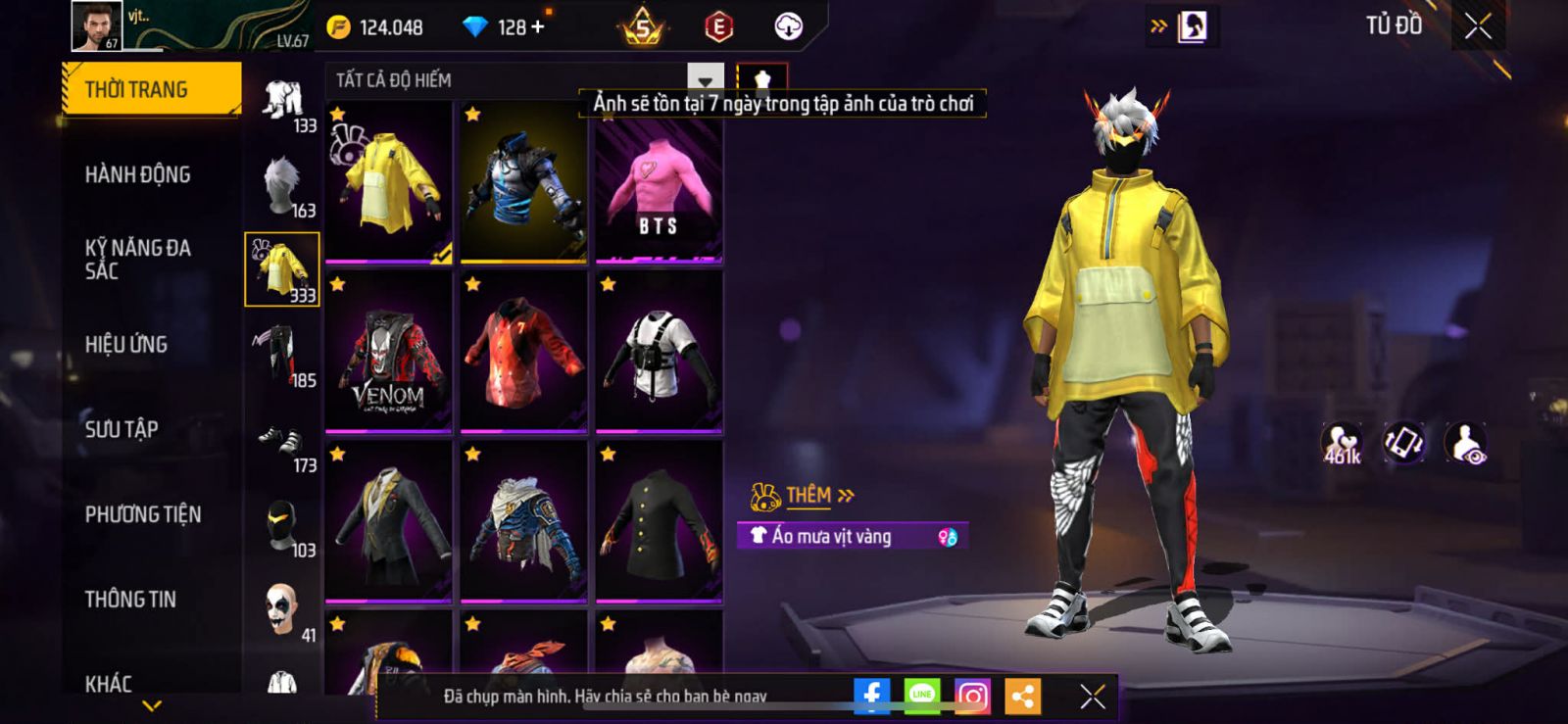
Task: Share screenshot to Facebook
Action: (x=871, y=696)
